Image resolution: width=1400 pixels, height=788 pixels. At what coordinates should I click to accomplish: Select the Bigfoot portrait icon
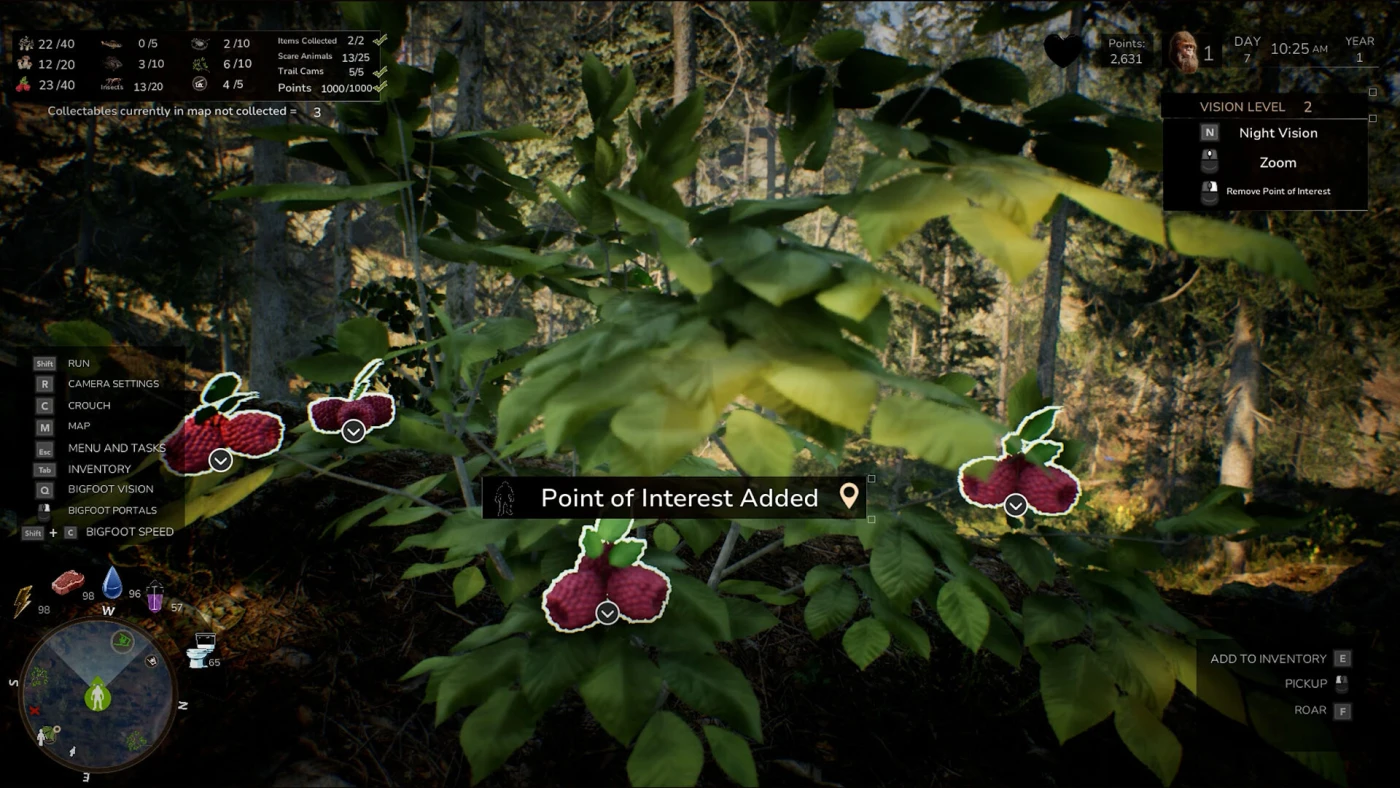pyautogui.click(x=1184, y=52)
